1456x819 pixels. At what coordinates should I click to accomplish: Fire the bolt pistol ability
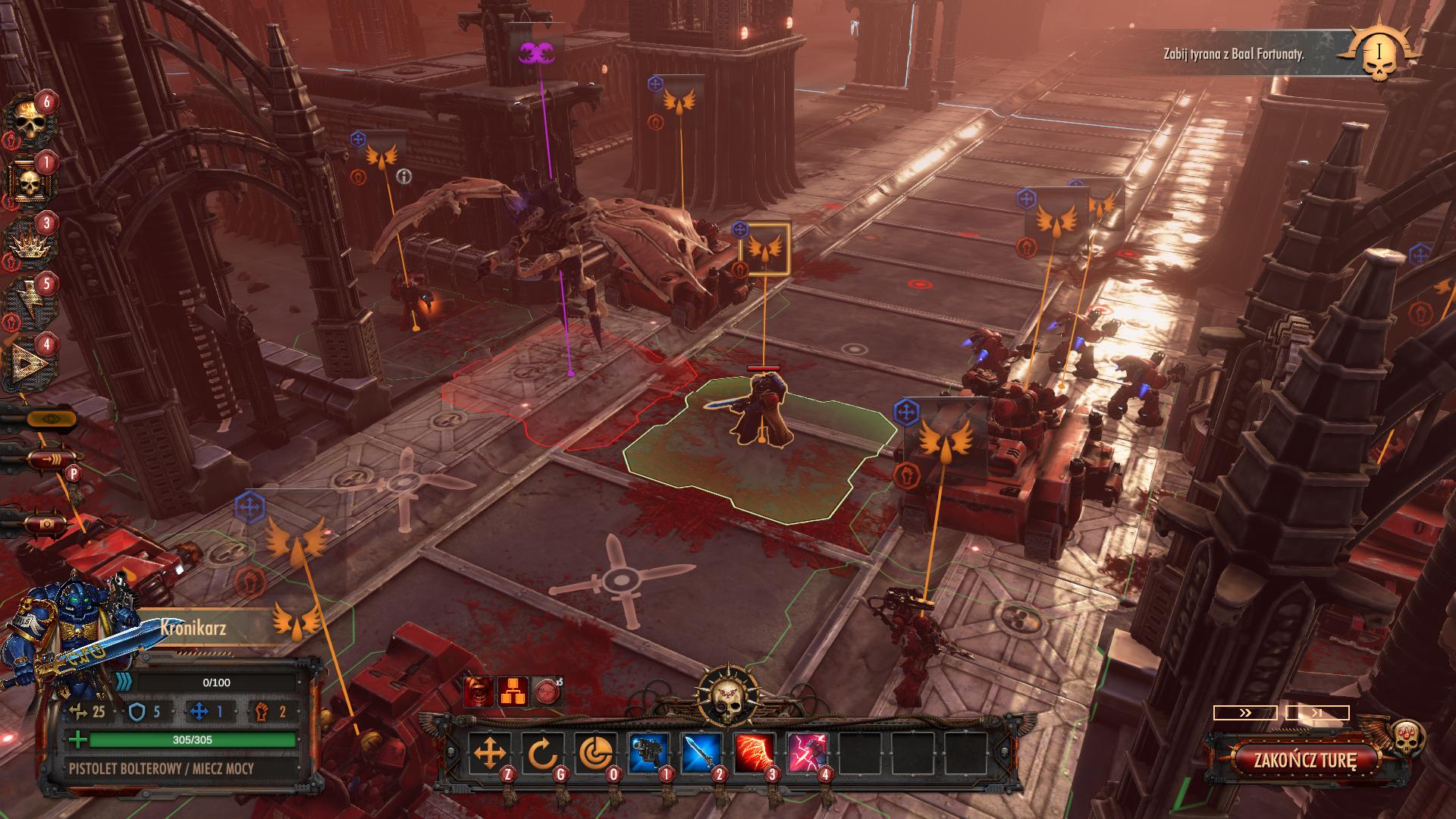(648, 754)
